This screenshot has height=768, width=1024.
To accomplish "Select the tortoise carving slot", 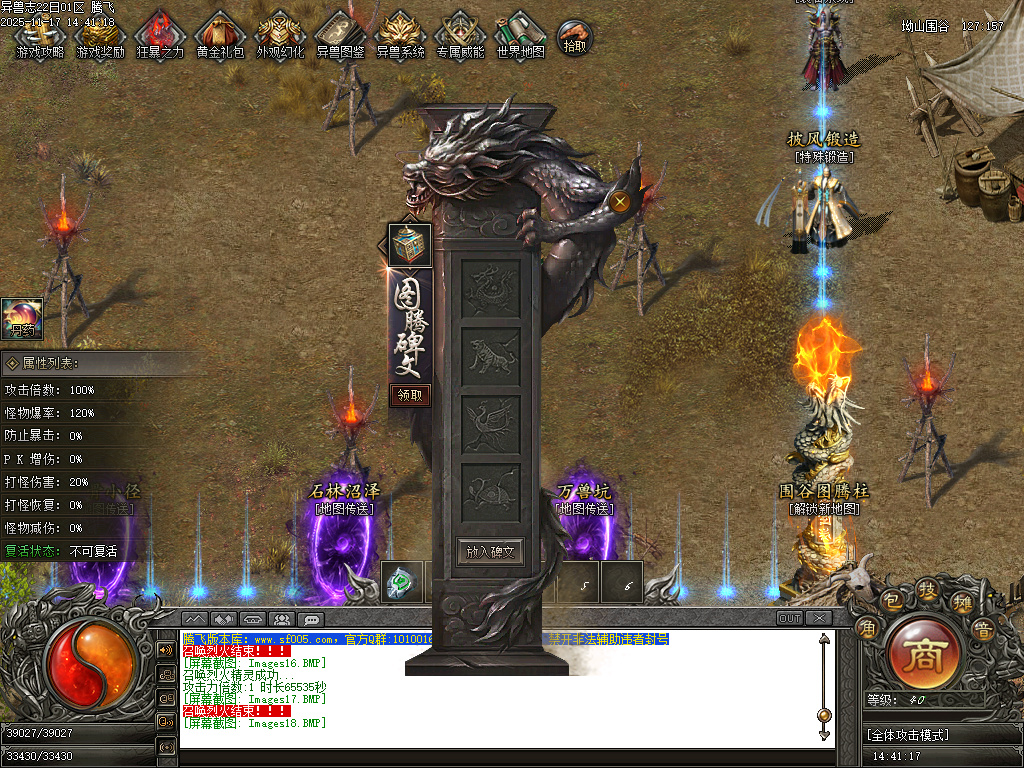I will click(490, 491).
